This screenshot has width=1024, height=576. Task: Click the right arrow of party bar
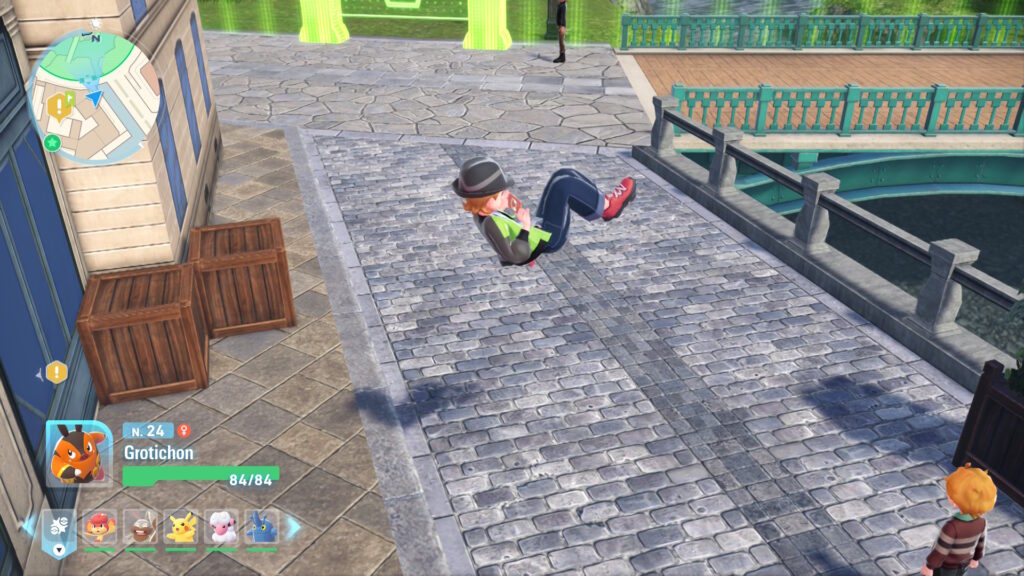pyautogui.click(x=293, y=526)
